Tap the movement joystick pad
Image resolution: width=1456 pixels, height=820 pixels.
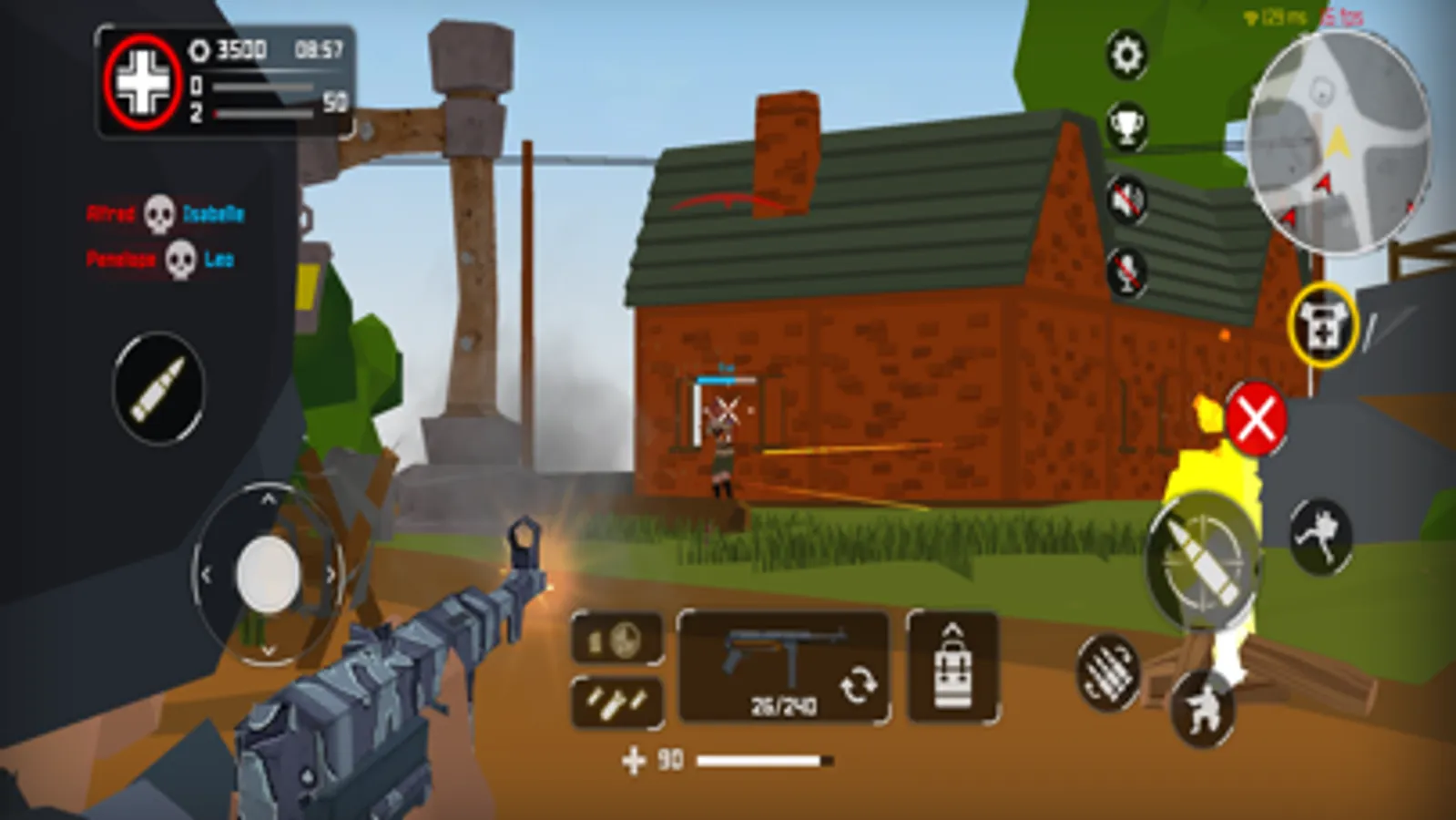point(266,574)
